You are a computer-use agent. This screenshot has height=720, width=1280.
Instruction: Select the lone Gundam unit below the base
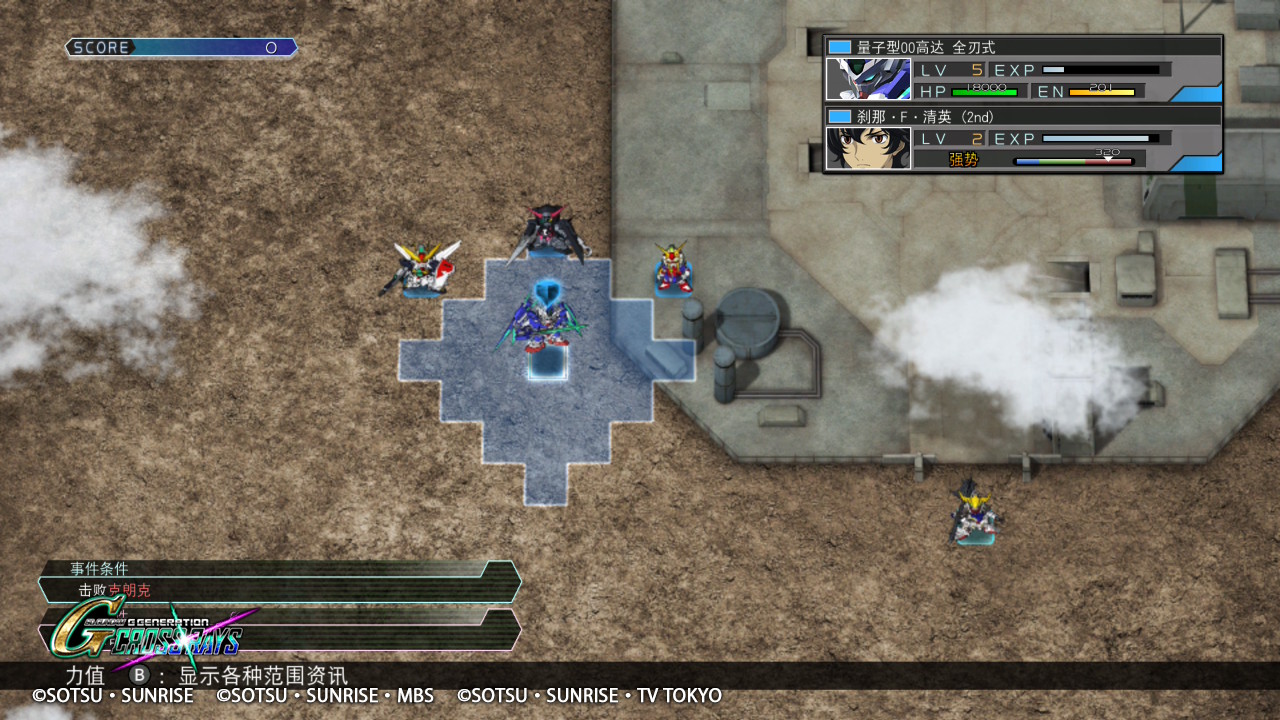(x=973, y=513)
